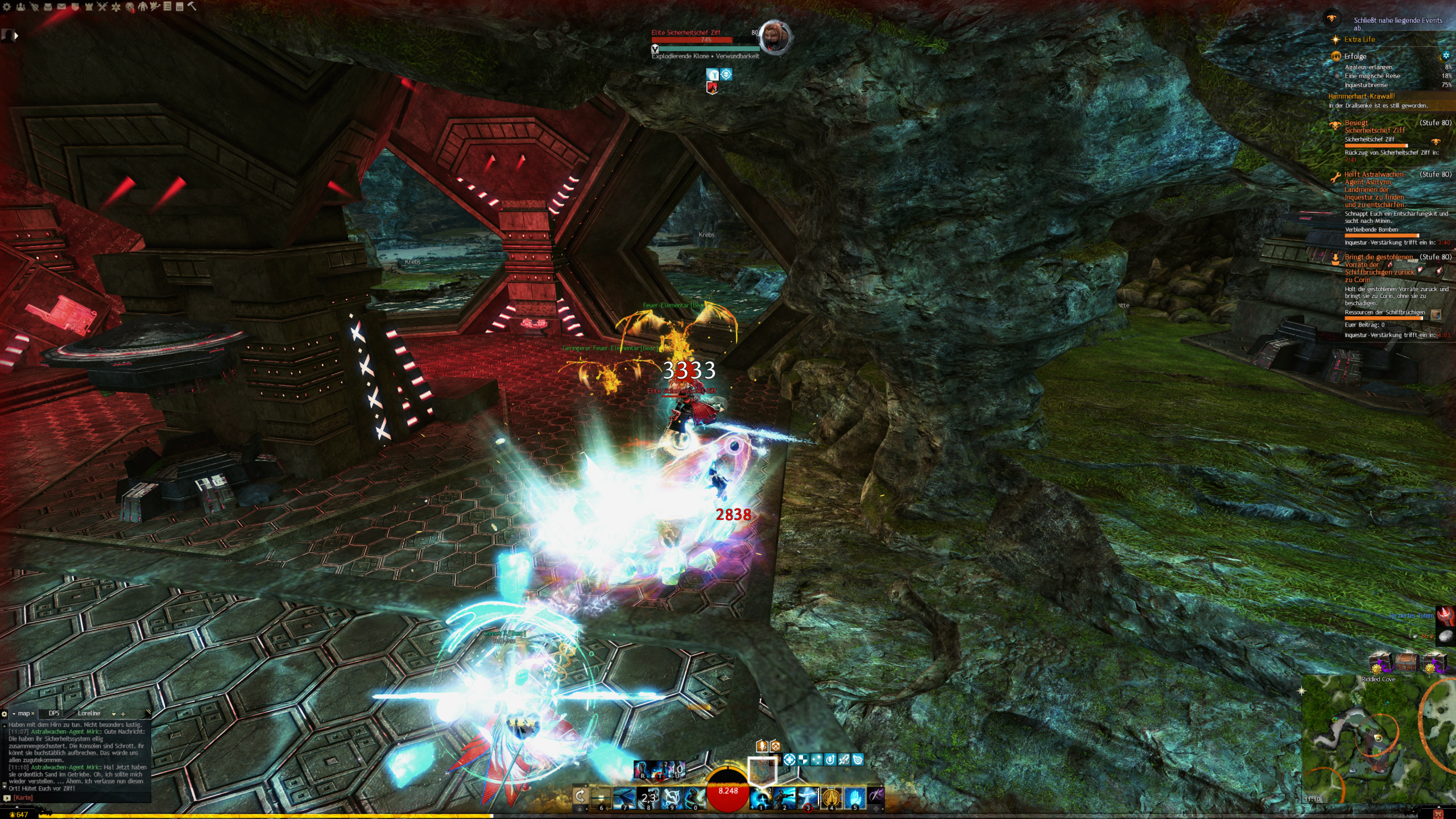Activate the golden sun emblem skill
This screenshot has height=819, width=1456.
pos(831,797)
